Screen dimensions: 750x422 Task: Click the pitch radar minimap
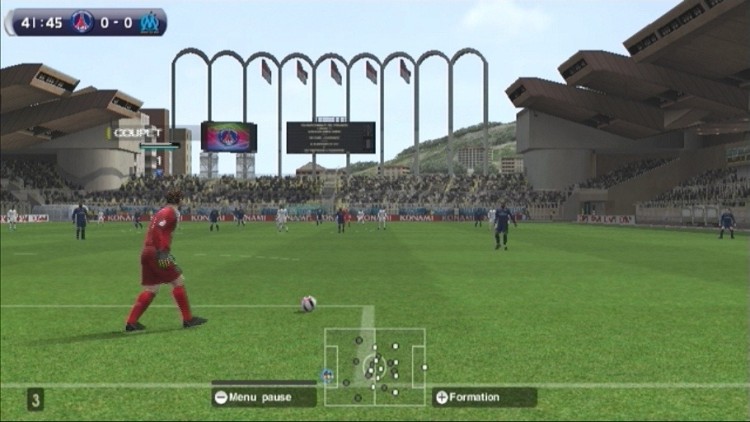click(375, 366)
